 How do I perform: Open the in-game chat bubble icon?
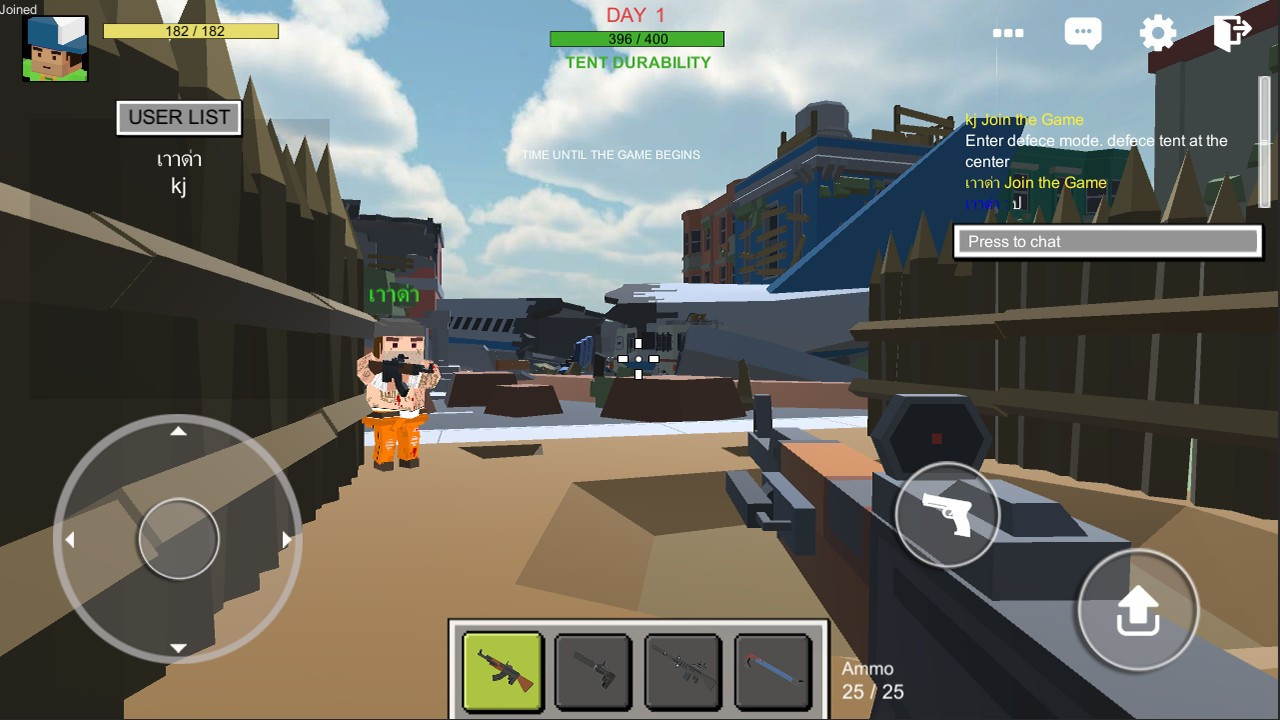(x=1082, y=33)
